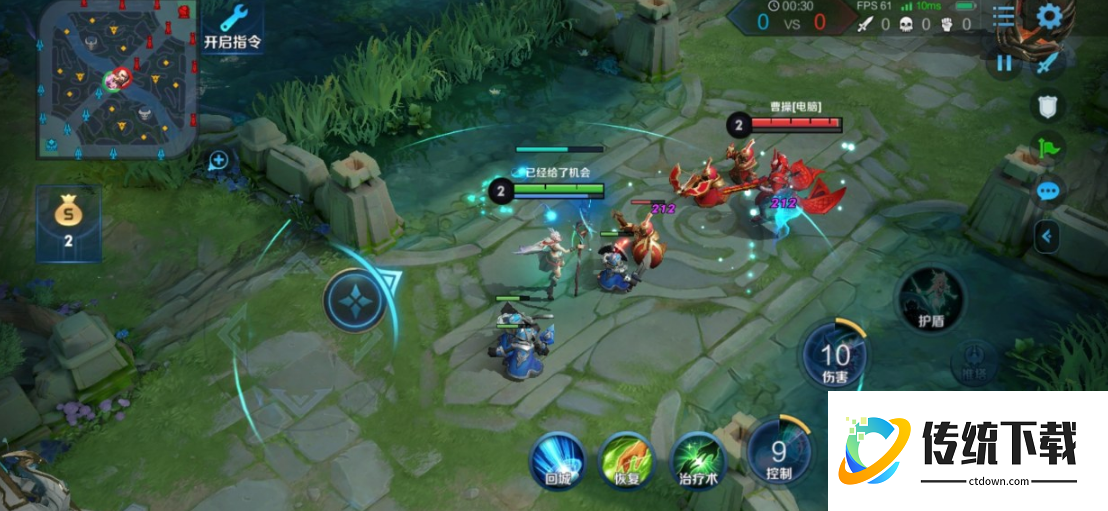Use the 恢复 restore ability
Image resolution: width=1108 pixels, height=511 pixels.
(626, 461)
